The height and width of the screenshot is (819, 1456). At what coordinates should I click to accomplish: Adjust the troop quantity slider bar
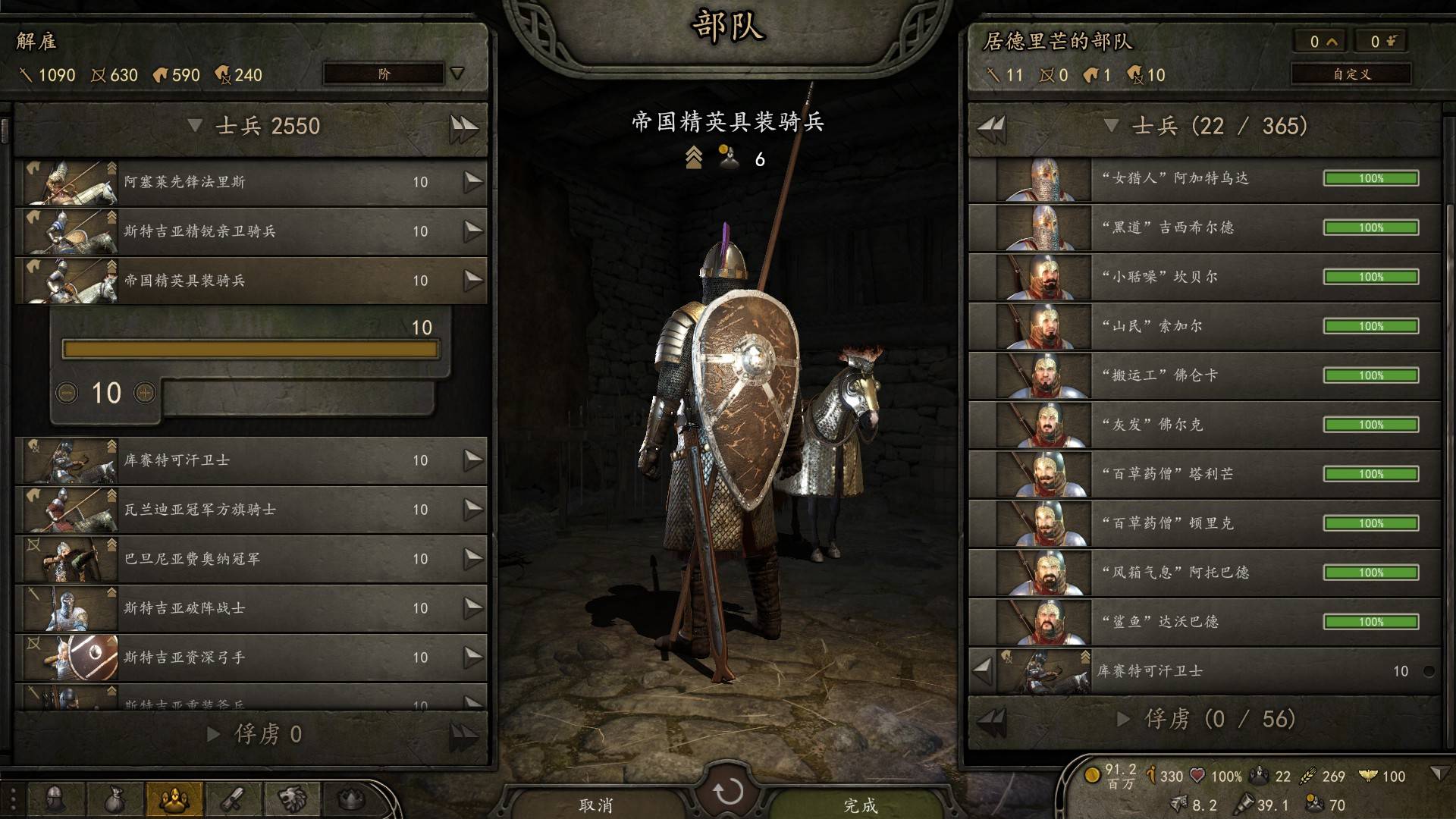(250, 349)
